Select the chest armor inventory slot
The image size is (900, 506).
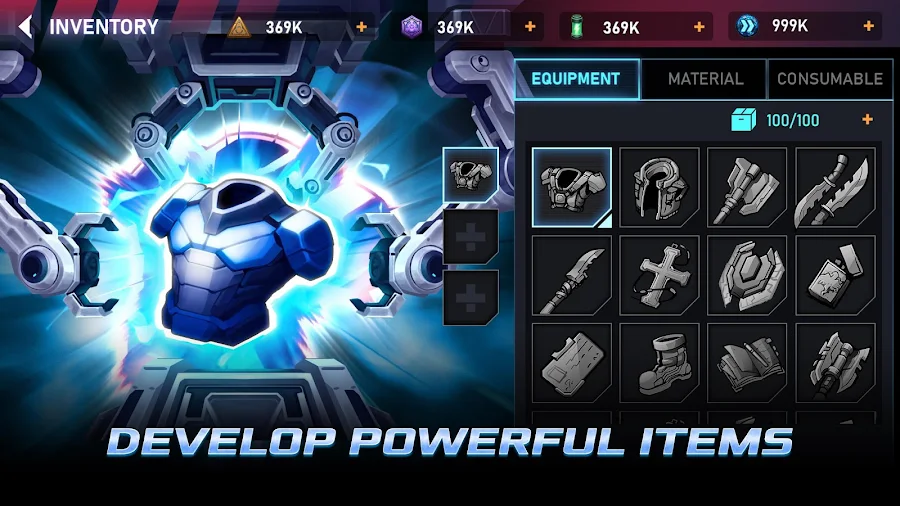pyautogui.click(x=571, y=187)
